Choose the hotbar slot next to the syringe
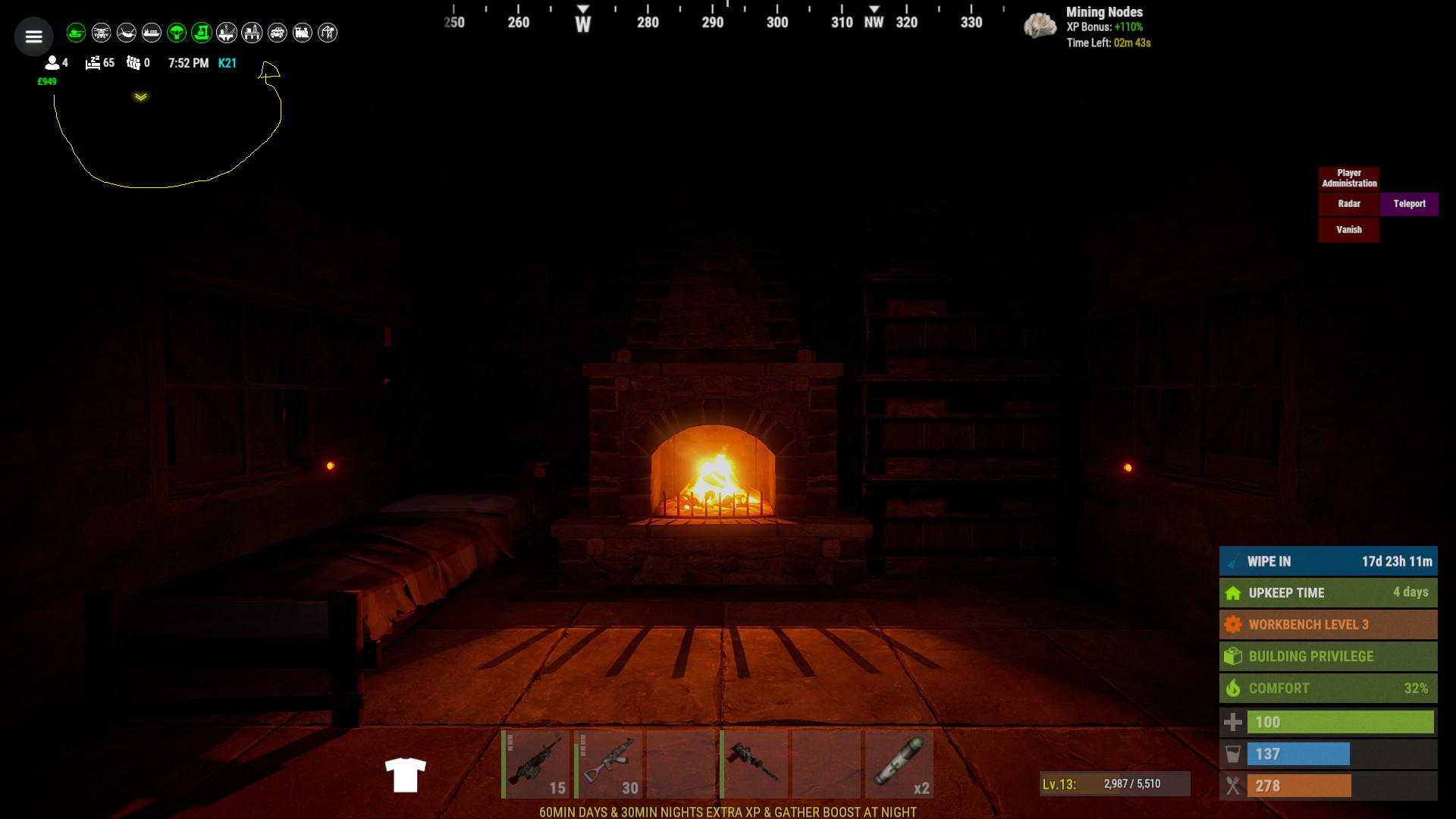The width and height of the screenshot is (1456, 819). [x=827, y=764]
